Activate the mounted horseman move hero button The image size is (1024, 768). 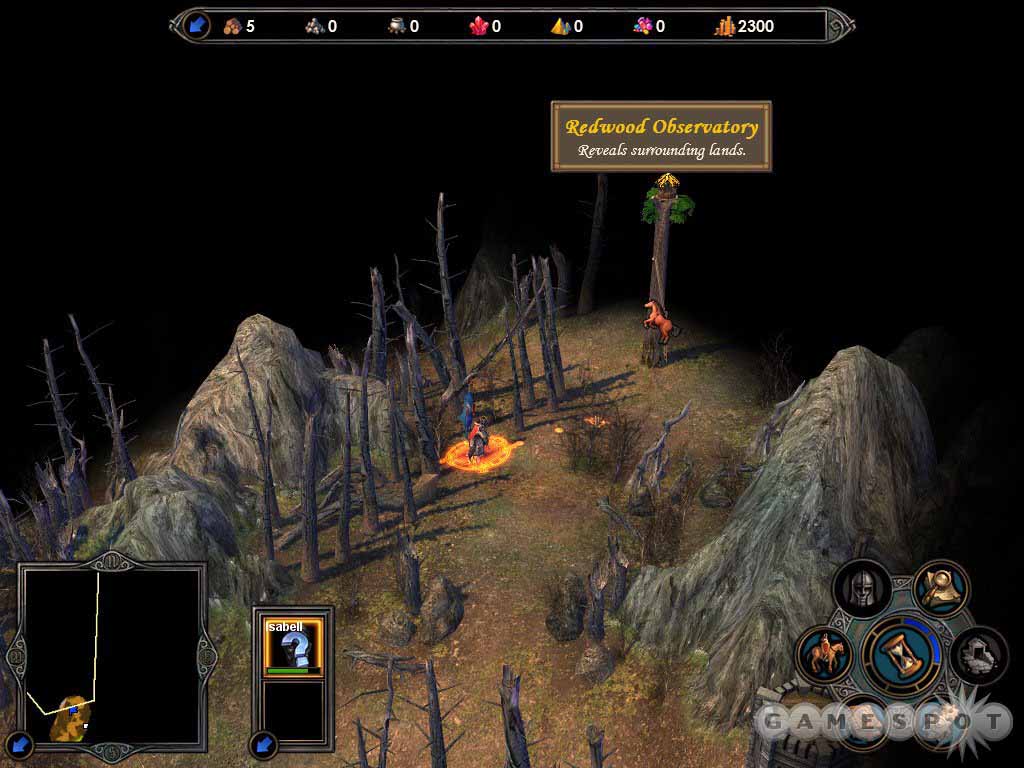click(826, 656)
